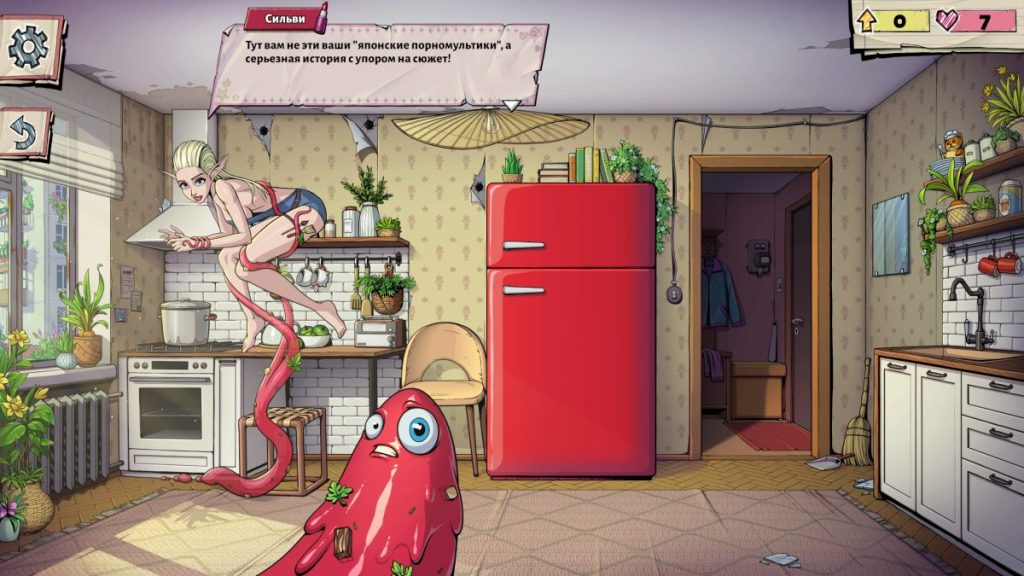Click the curved back arrow button

pos(24,133)
